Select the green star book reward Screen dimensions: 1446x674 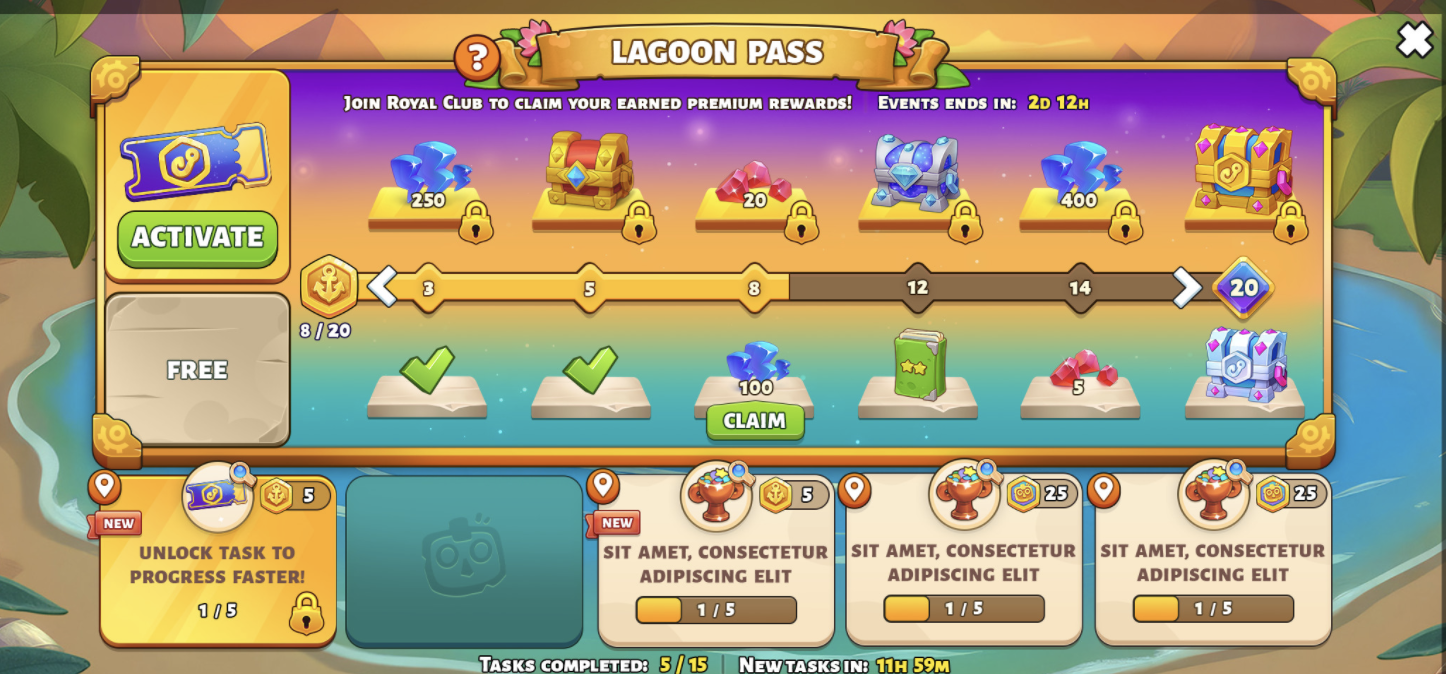pyautogui.click(x=918, y=367)
